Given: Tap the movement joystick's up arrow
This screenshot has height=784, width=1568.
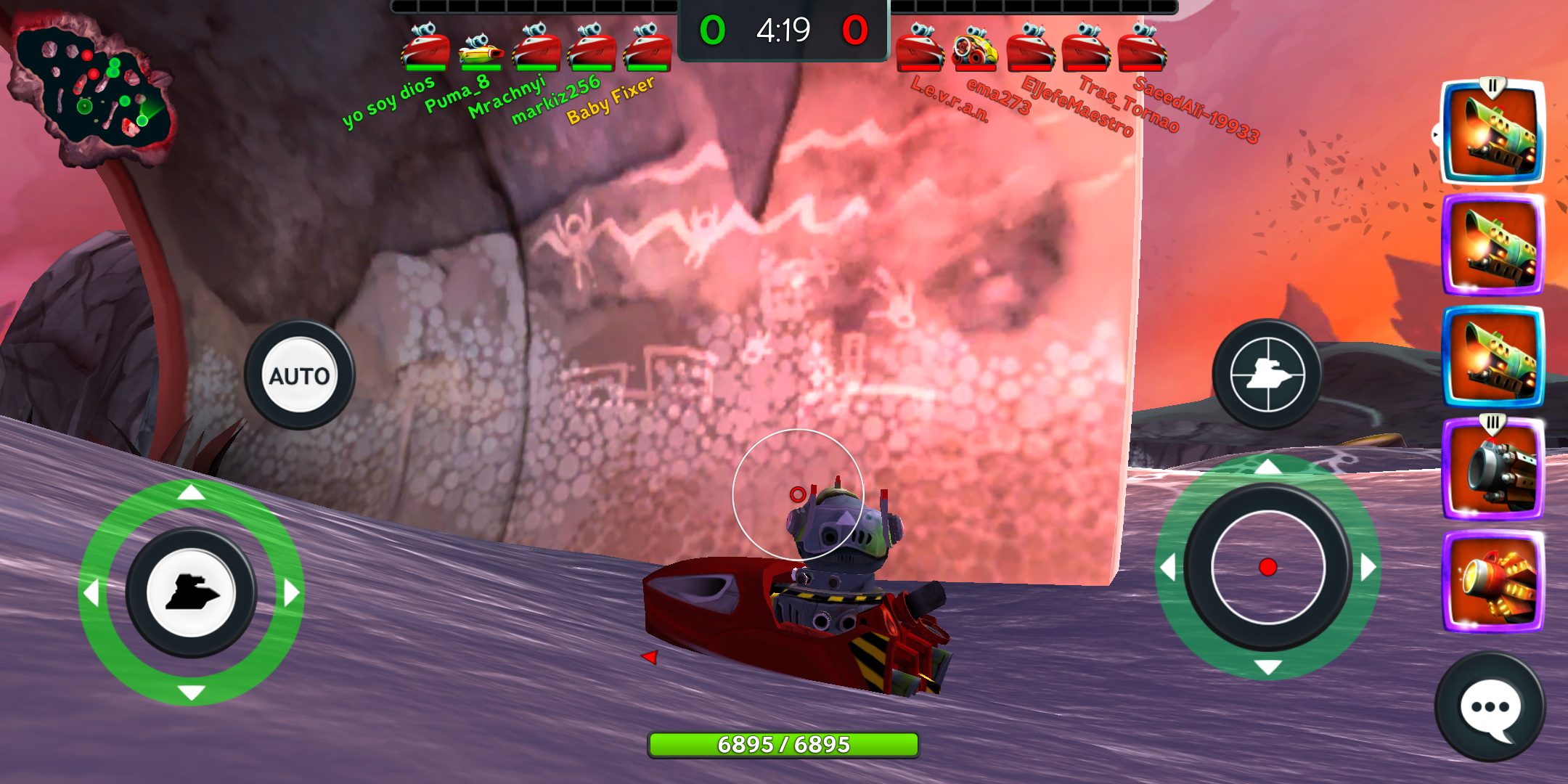Looking at the screenshot, I should point(191,493).
